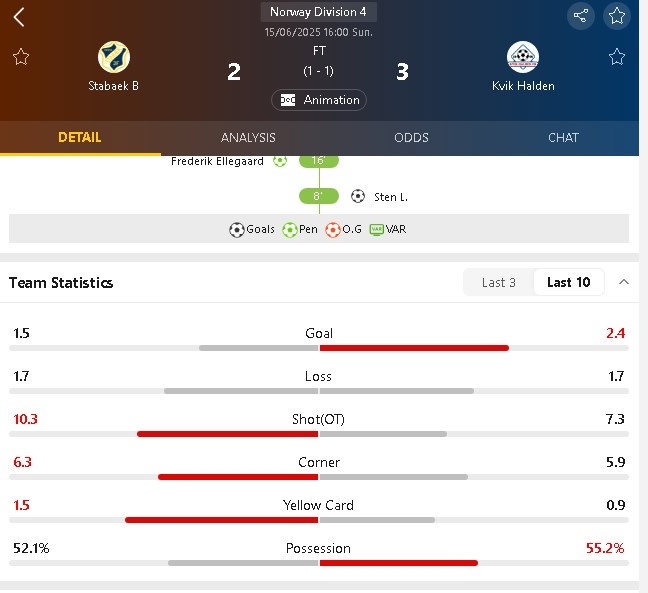View player Frederik Ellegaard
This screenshot has width=648, height=593.
216,161
